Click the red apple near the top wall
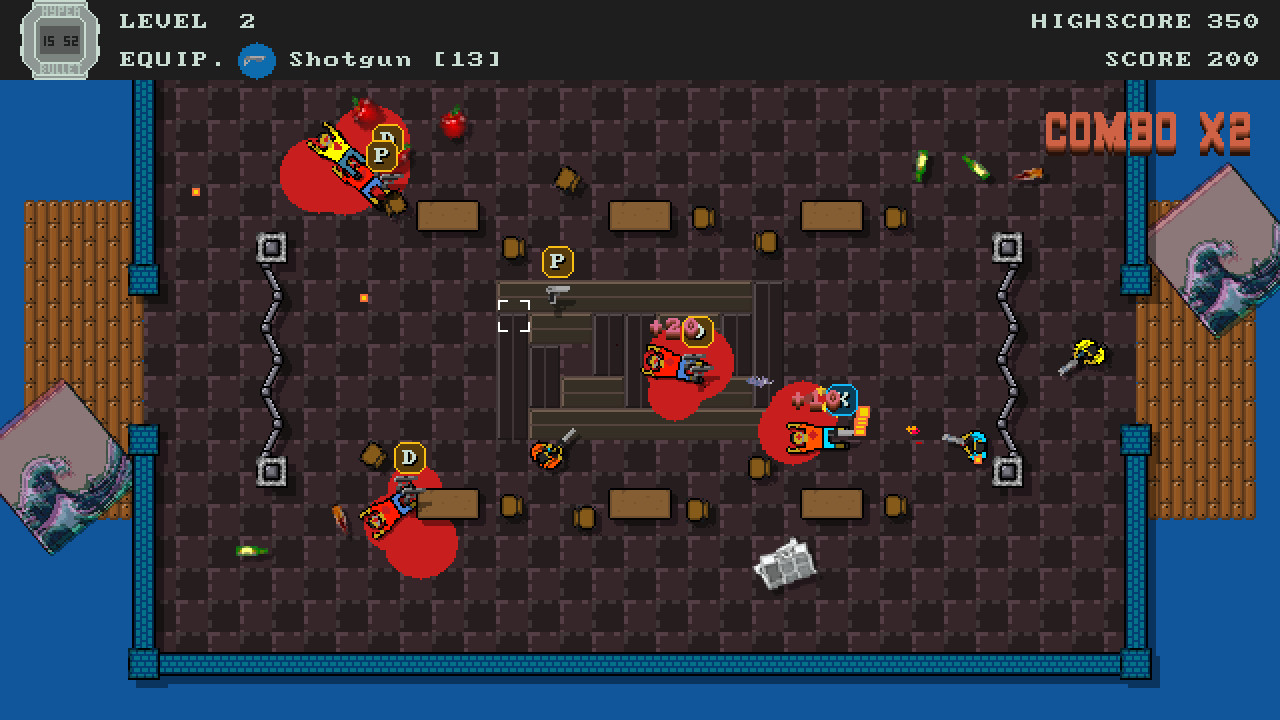The height and width of the screenshot is (720, 1280). 452,125
